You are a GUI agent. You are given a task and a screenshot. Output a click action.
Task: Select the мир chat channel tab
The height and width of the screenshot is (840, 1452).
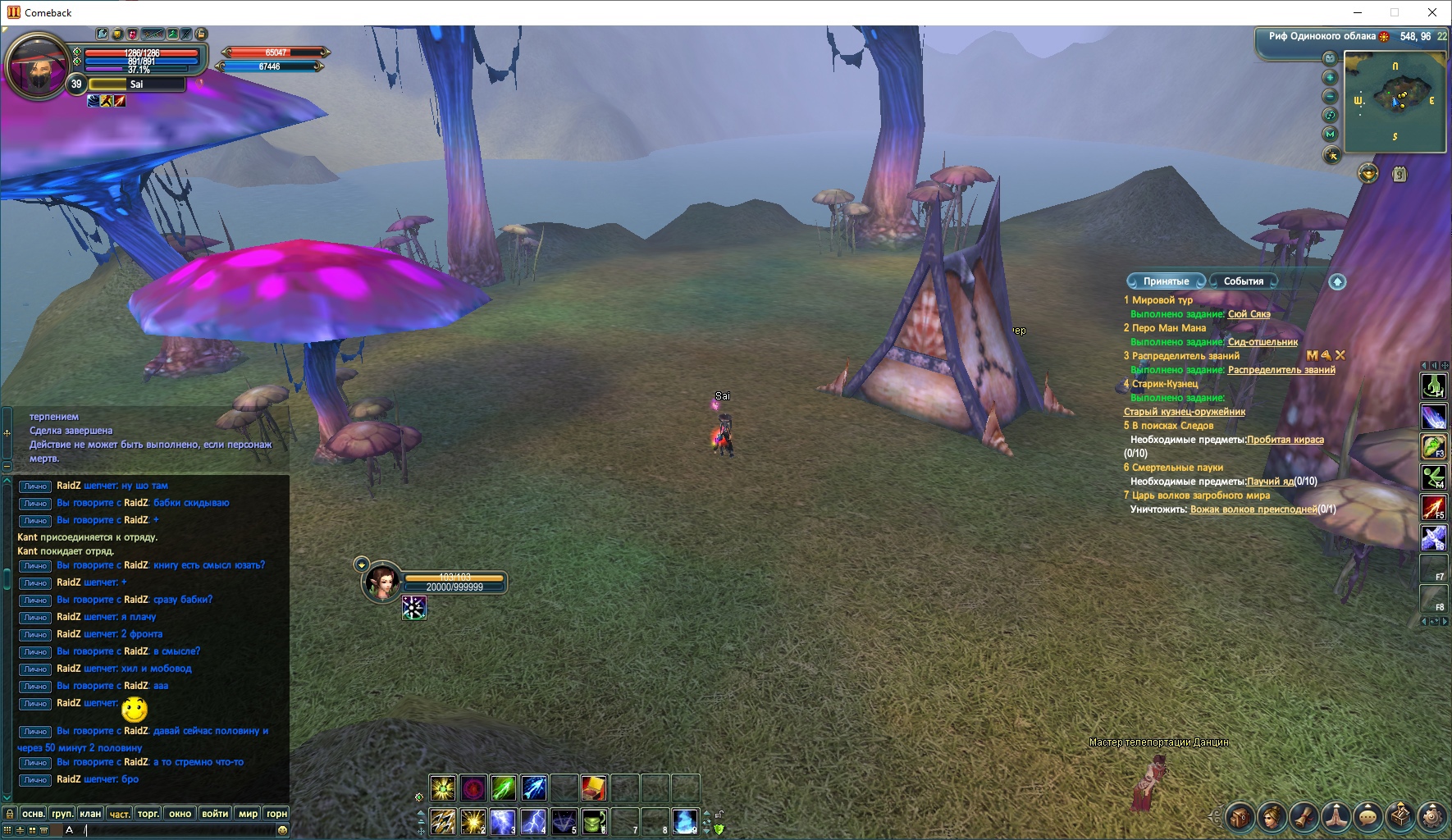coord(248,814)
